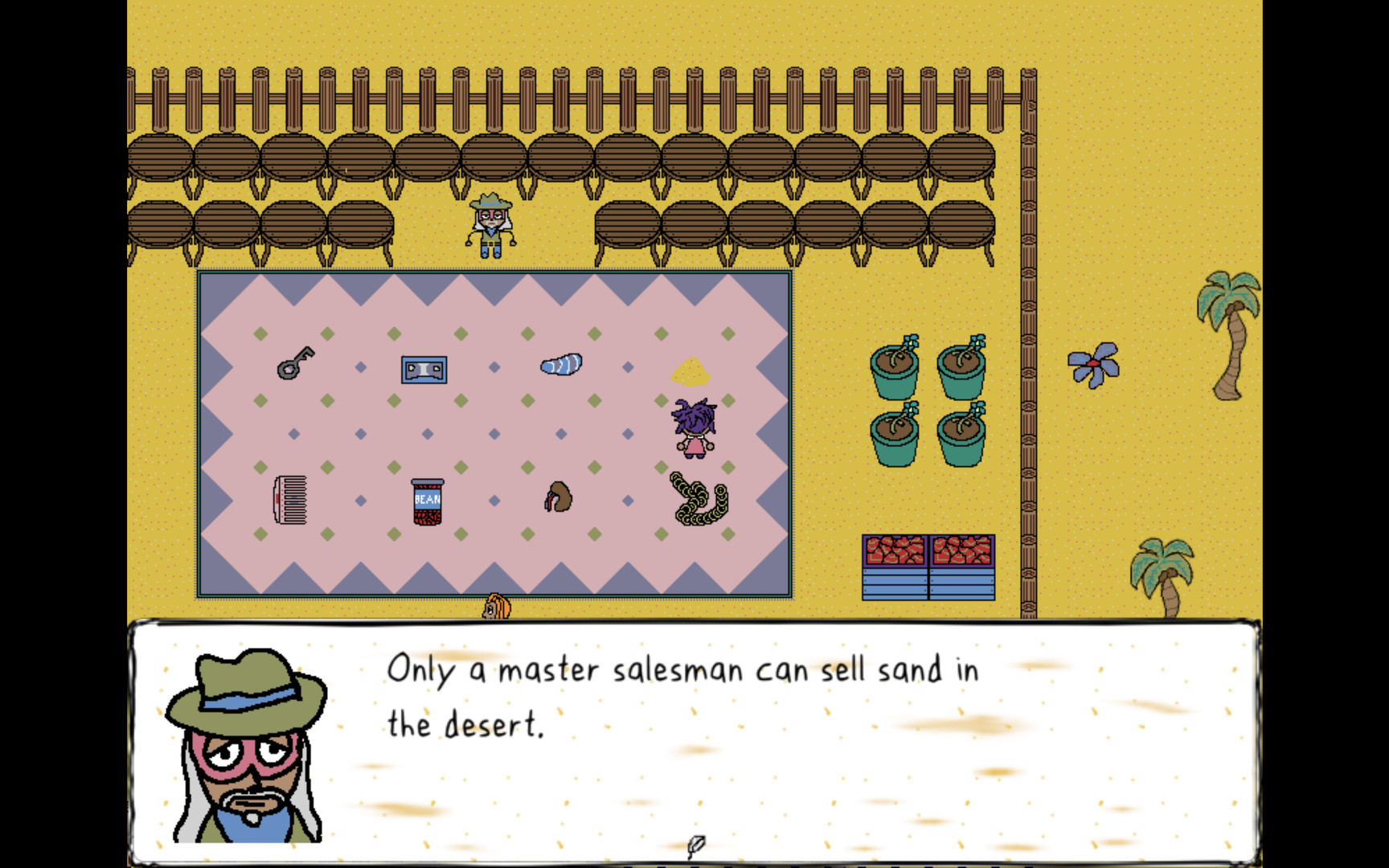Click the jar labeled BEAN
The width and height of the screenshot is (1389, 868).
point(427,502)
